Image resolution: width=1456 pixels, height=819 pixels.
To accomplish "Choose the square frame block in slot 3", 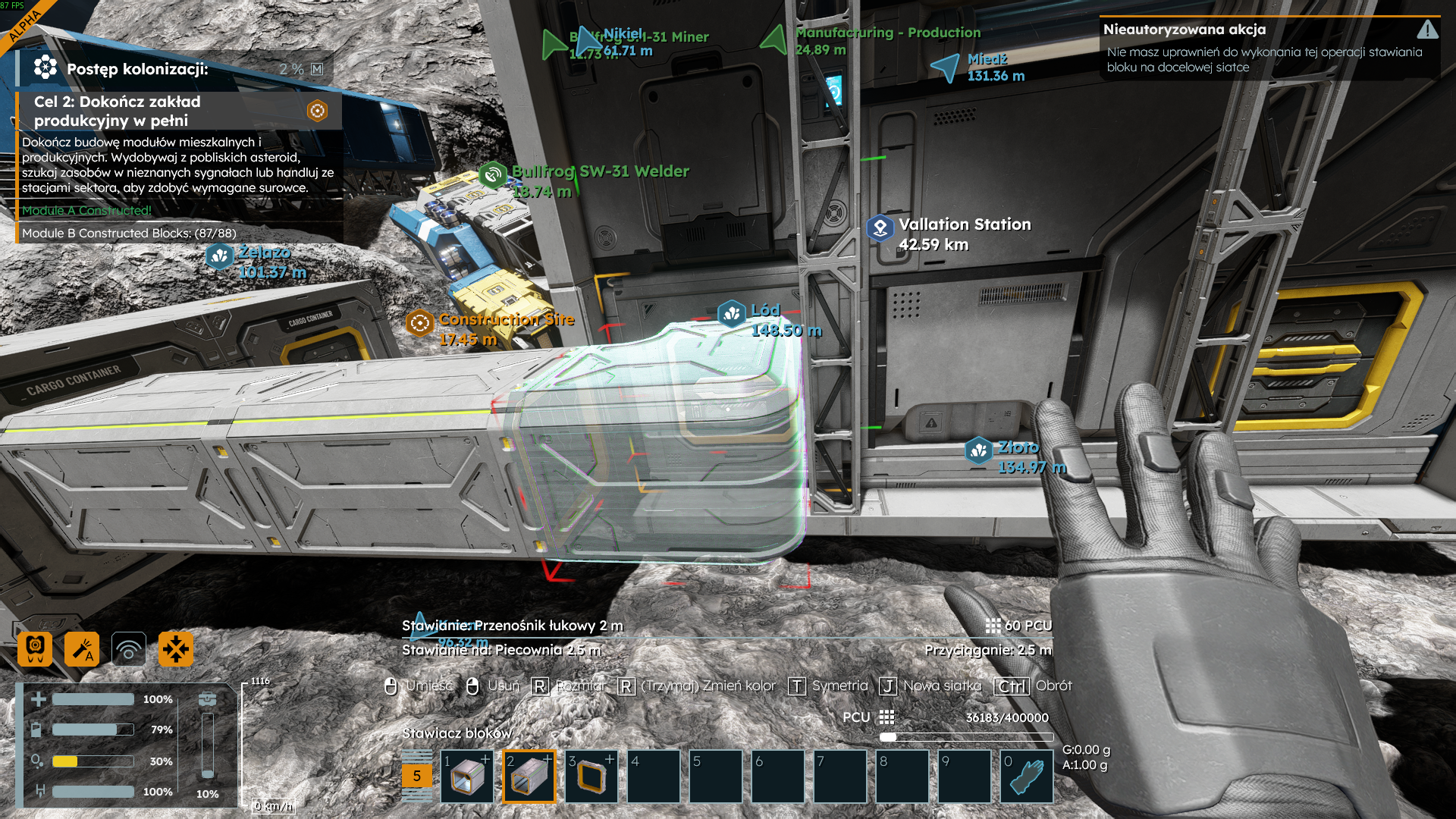I will pyautogui.click(x=591, y=777).
